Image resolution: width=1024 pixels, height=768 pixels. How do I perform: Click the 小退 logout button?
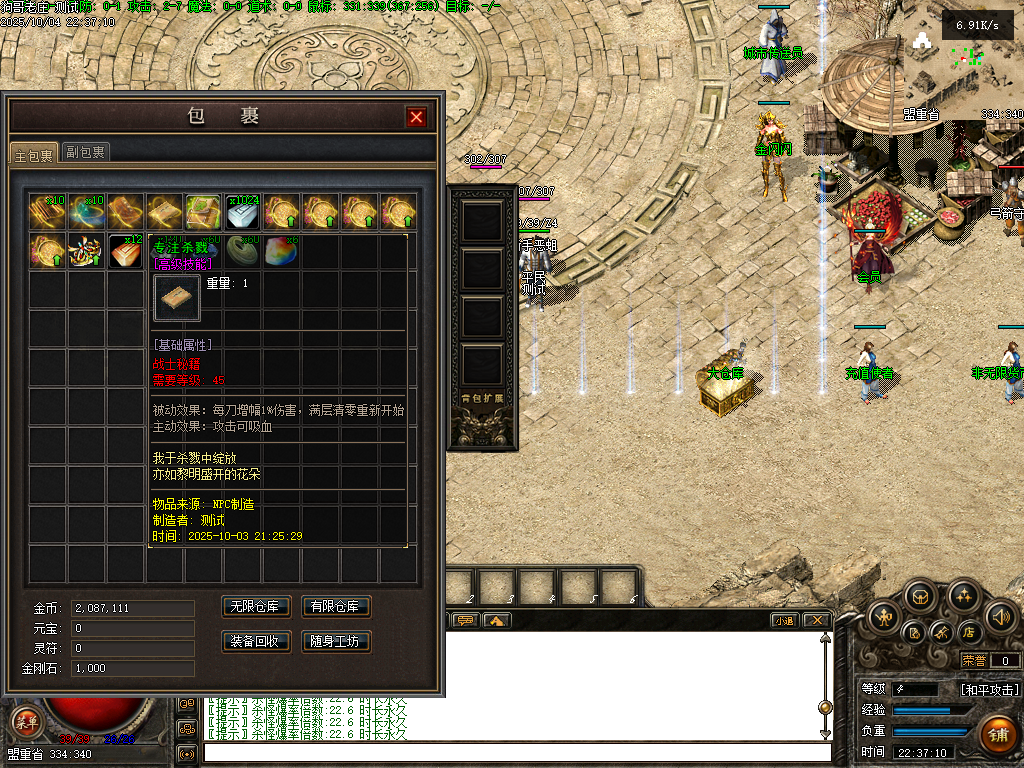pyautogui.click(x=785, y=620)
